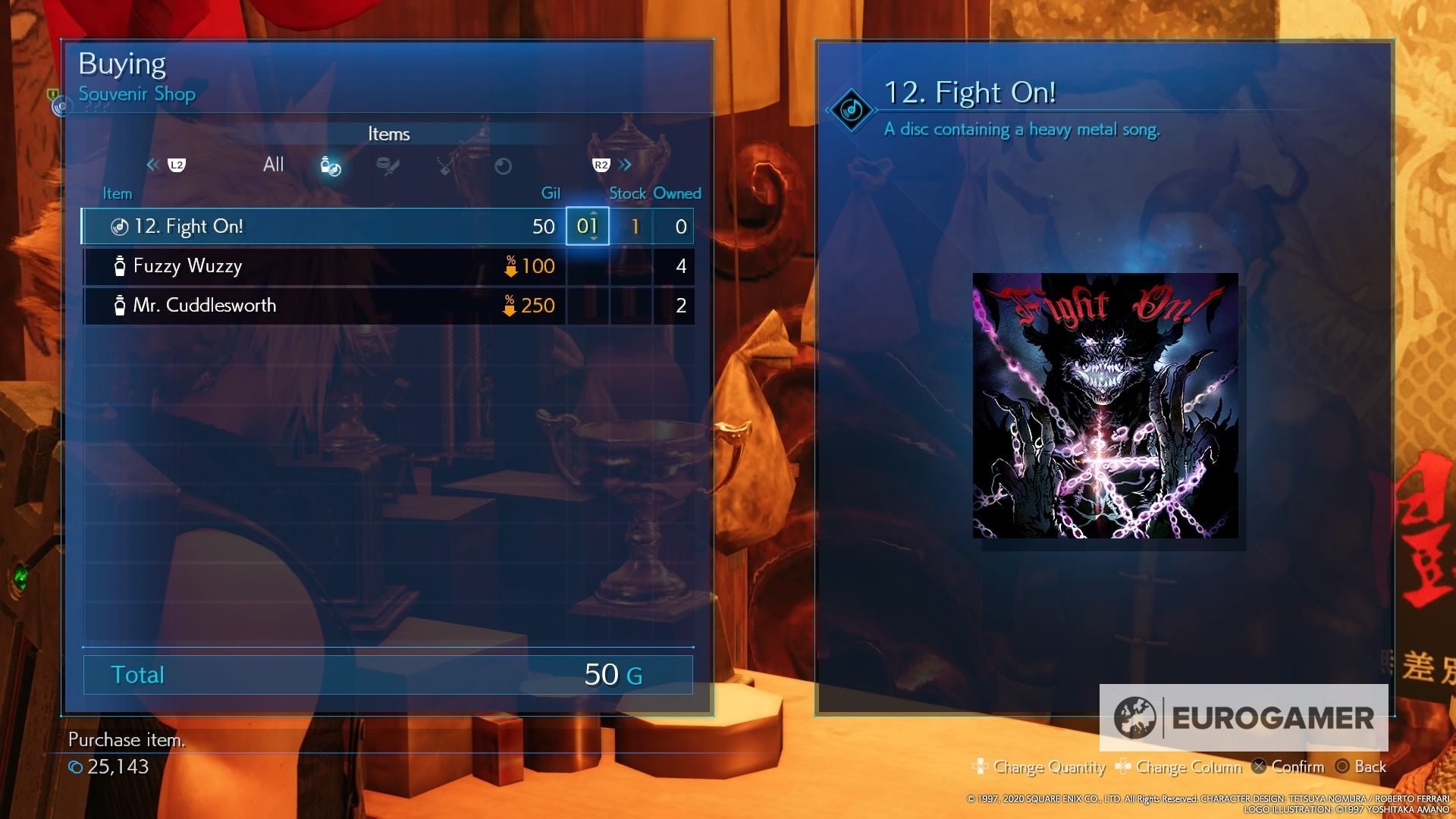1456x819 pixels.
Task: Select the materia orb category icon
Action: point(503,165)
